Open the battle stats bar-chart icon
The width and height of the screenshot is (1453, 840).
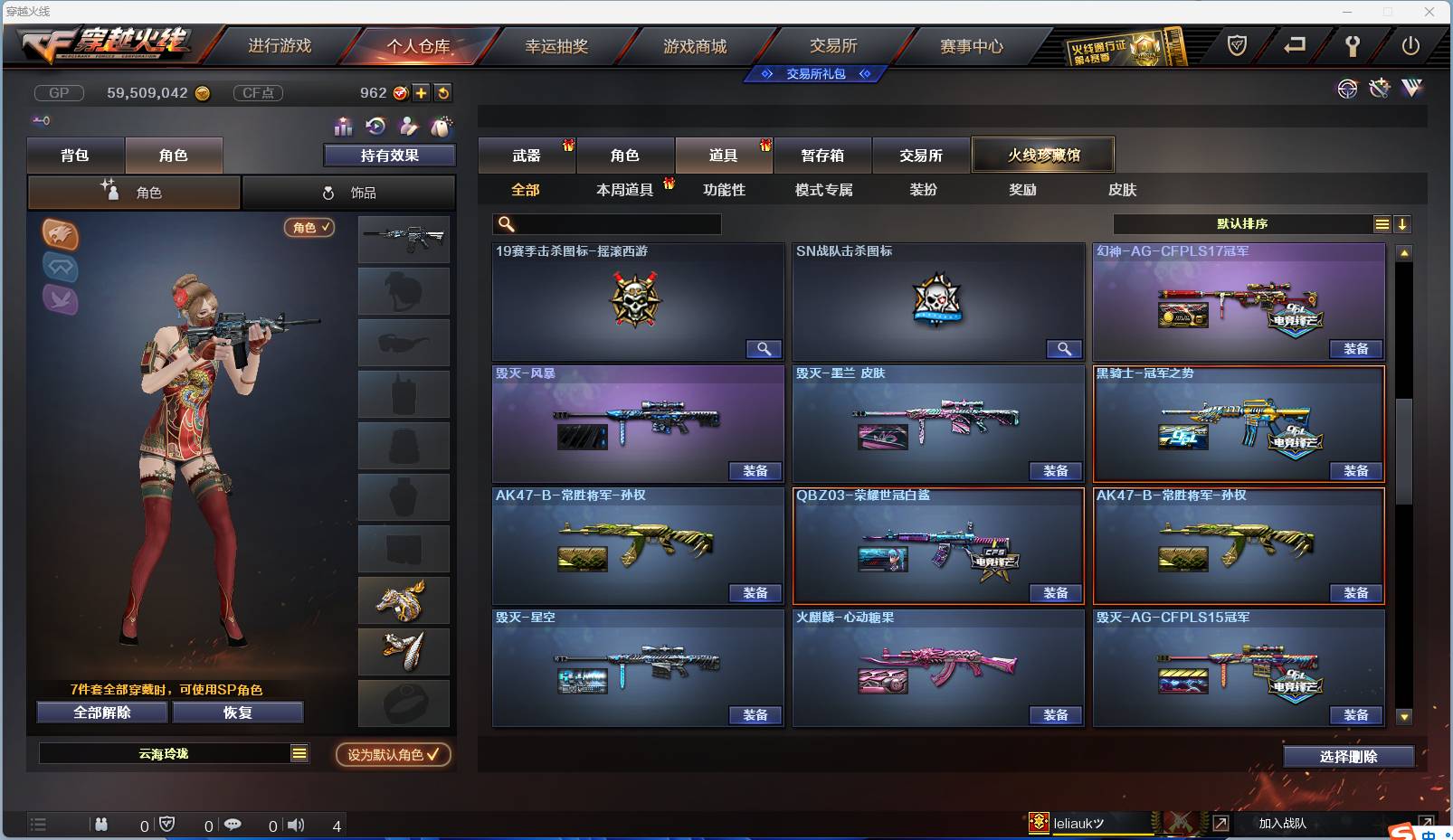pyautogui.click(x=342, y=127)
